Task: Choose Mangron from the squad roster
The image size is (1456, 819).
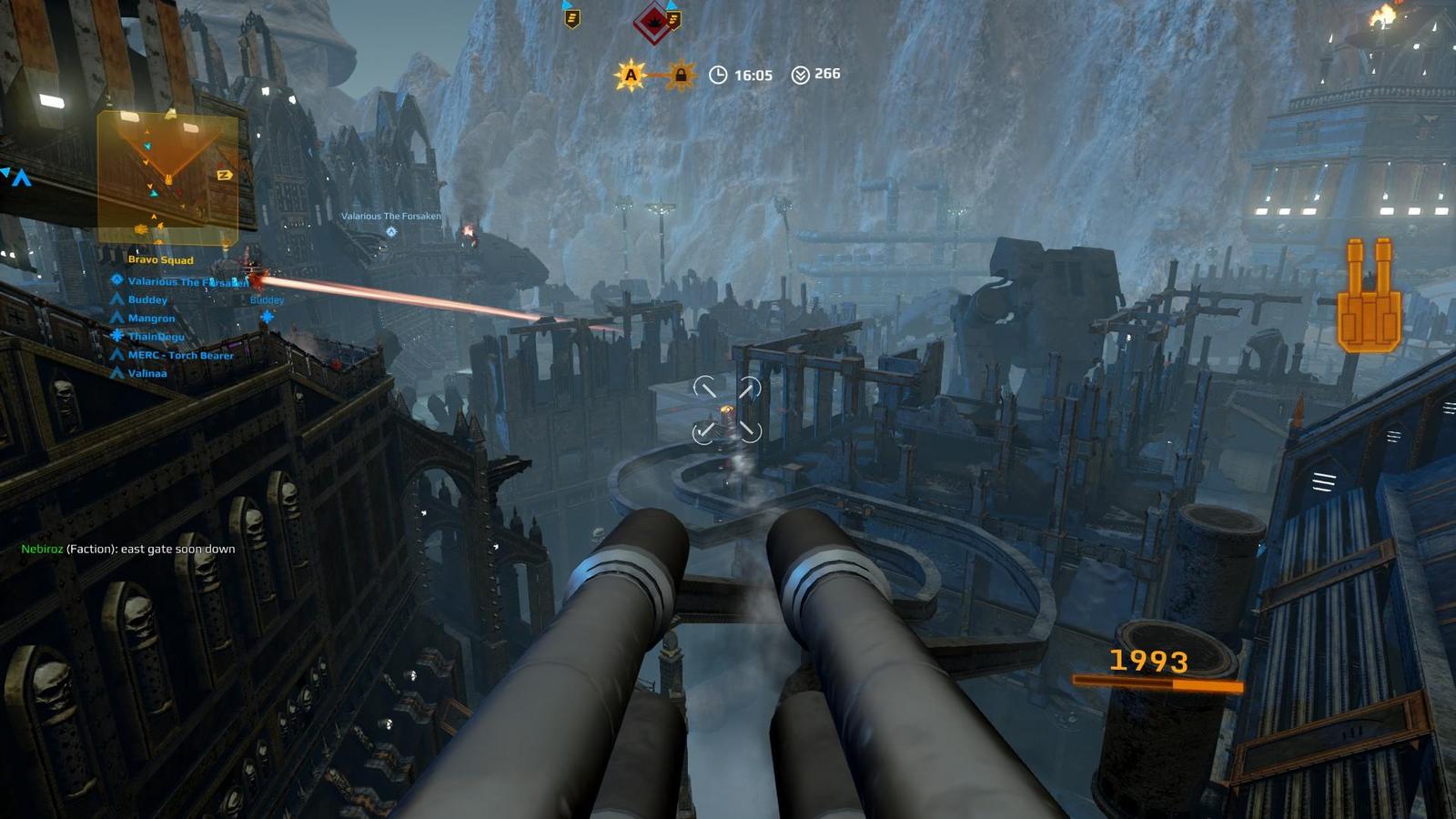Action: [x=151, y=318]
